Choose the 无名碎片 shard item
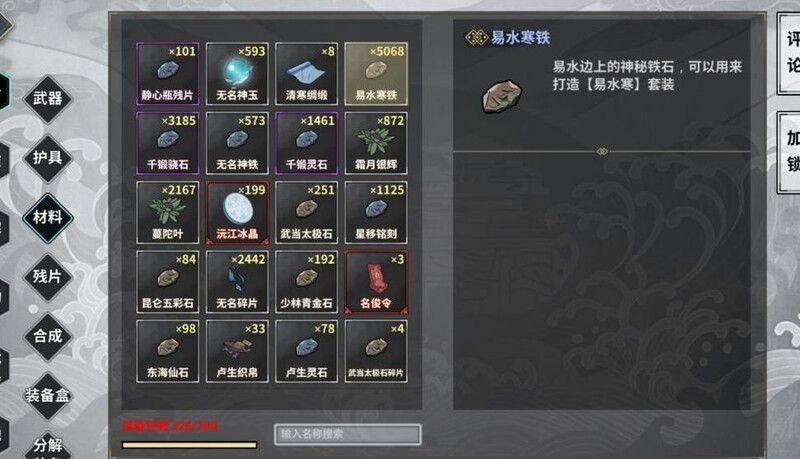The image size is (800, 459). click(236, 280)
